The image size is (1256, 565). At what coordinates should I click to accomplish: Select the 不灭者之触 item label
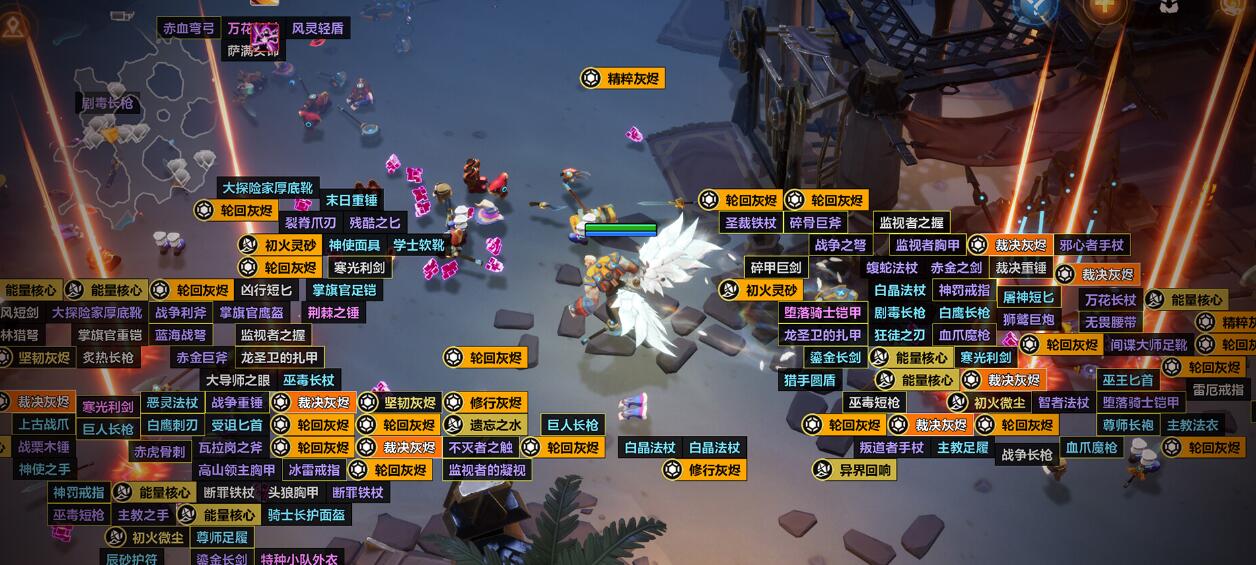(x=480, y=448)
